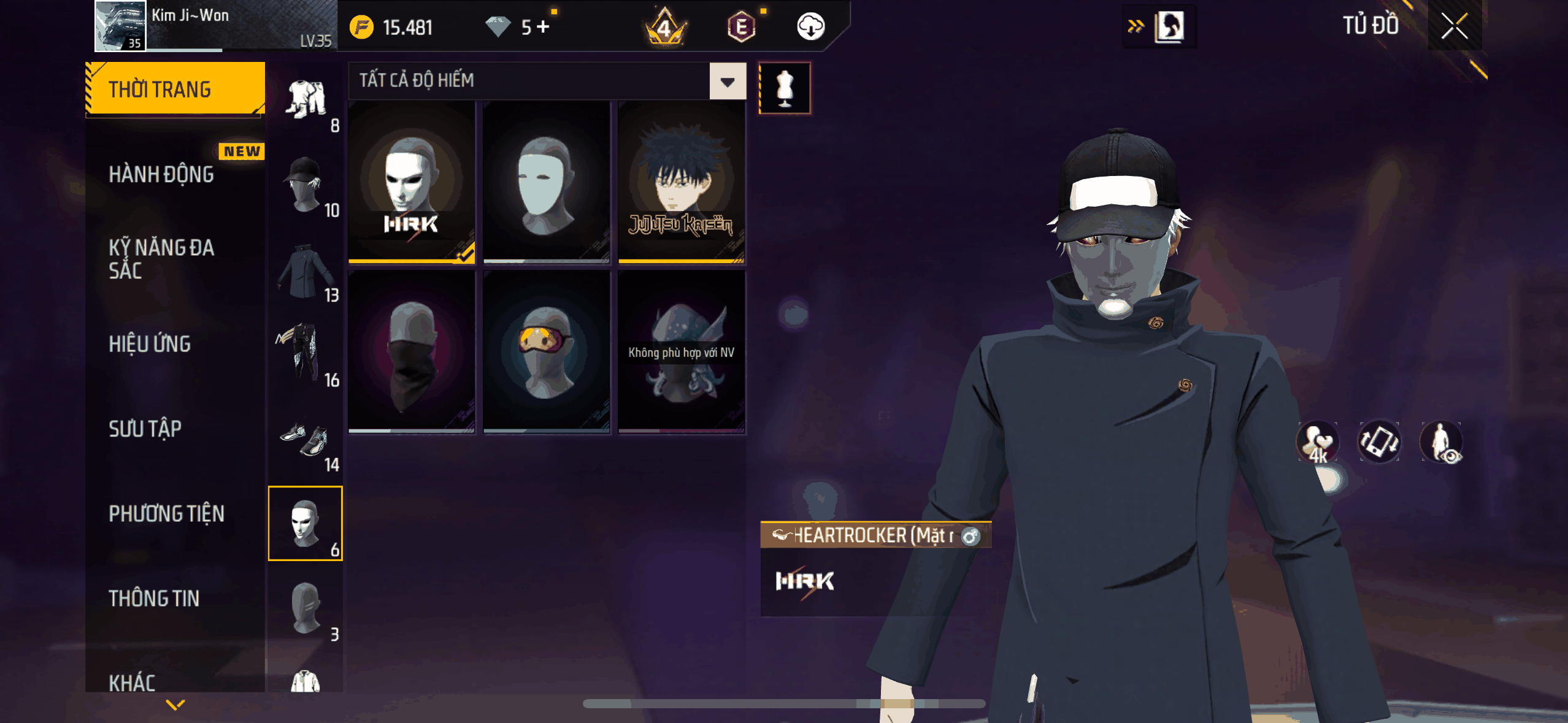
Task: Open the PHƯƠNG TIỆN section
Action: [166, 514]
